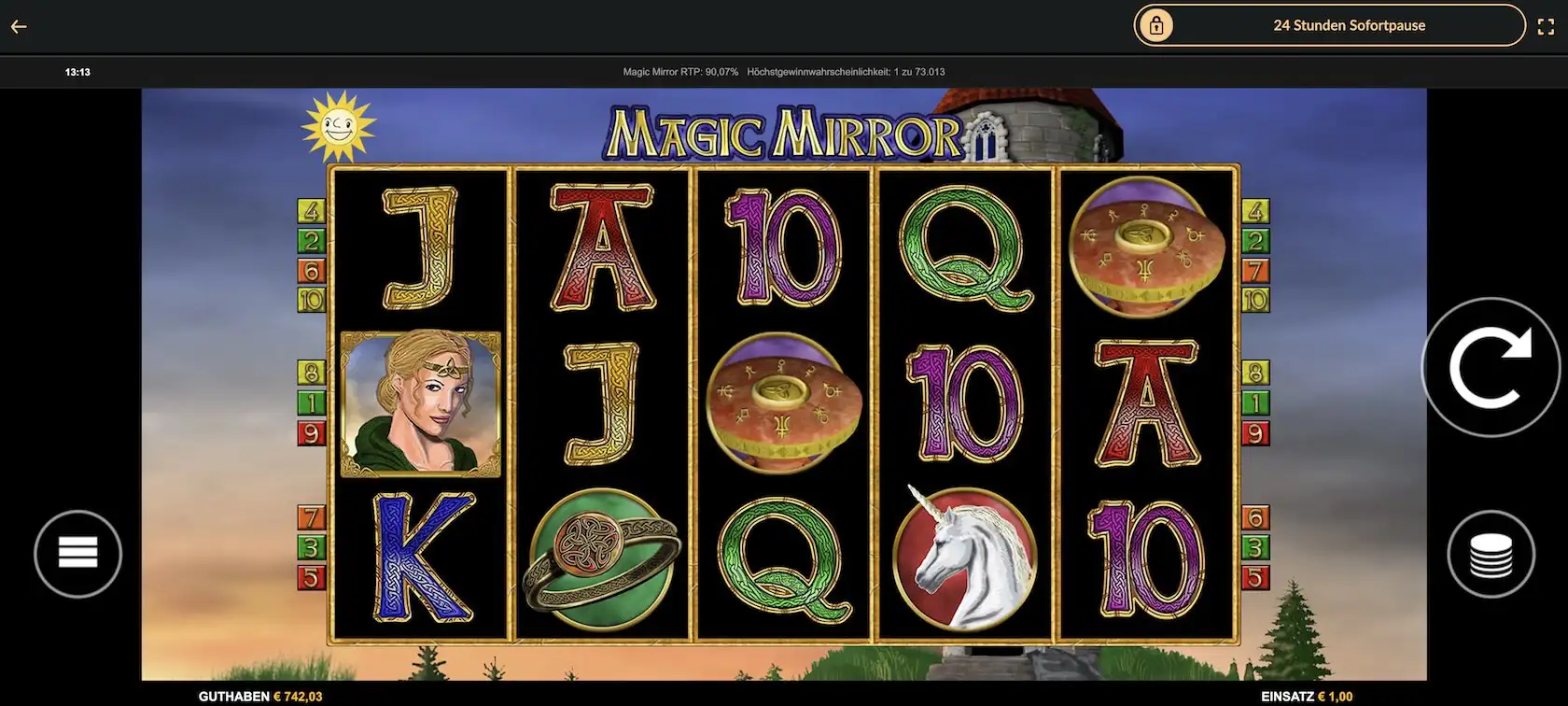Toggle payline 1 marker on left side
This screenshot has height=706, width=1568.
(x=309, y=402)
